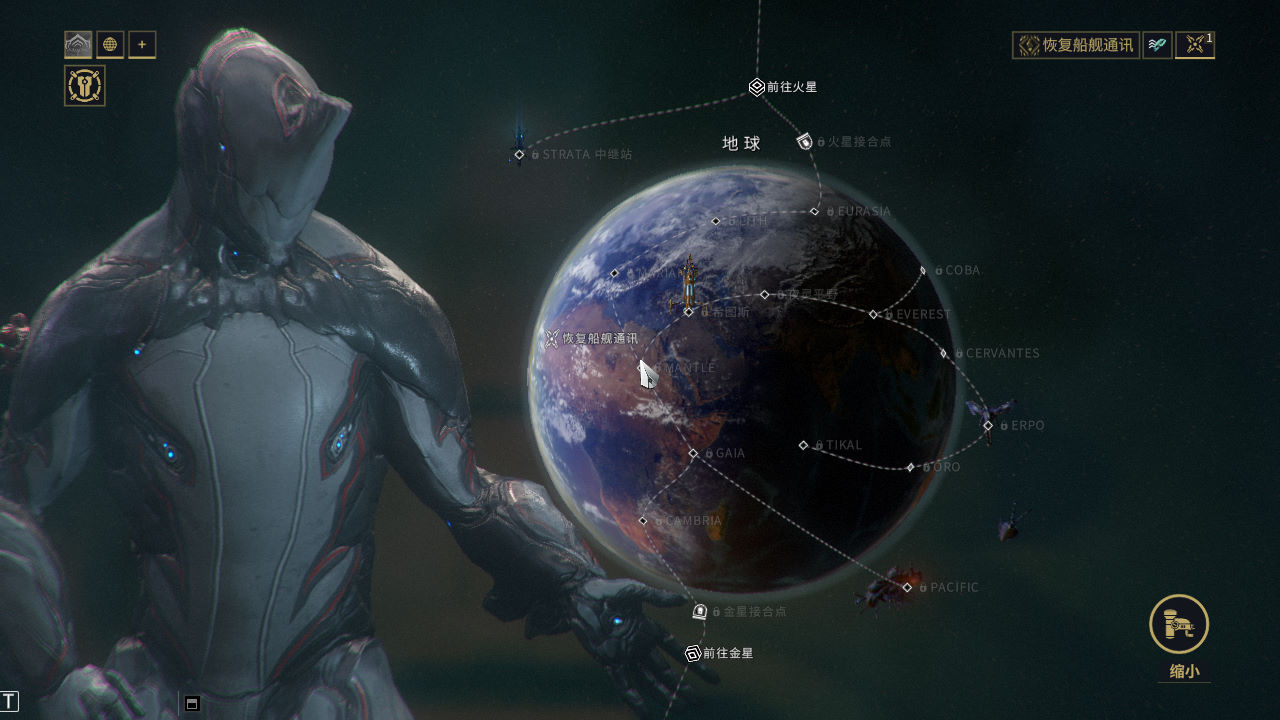This screenshot has height=720, width=1280.
Task: Travel to Venus via 前往金星
Action: coord(693,653)
